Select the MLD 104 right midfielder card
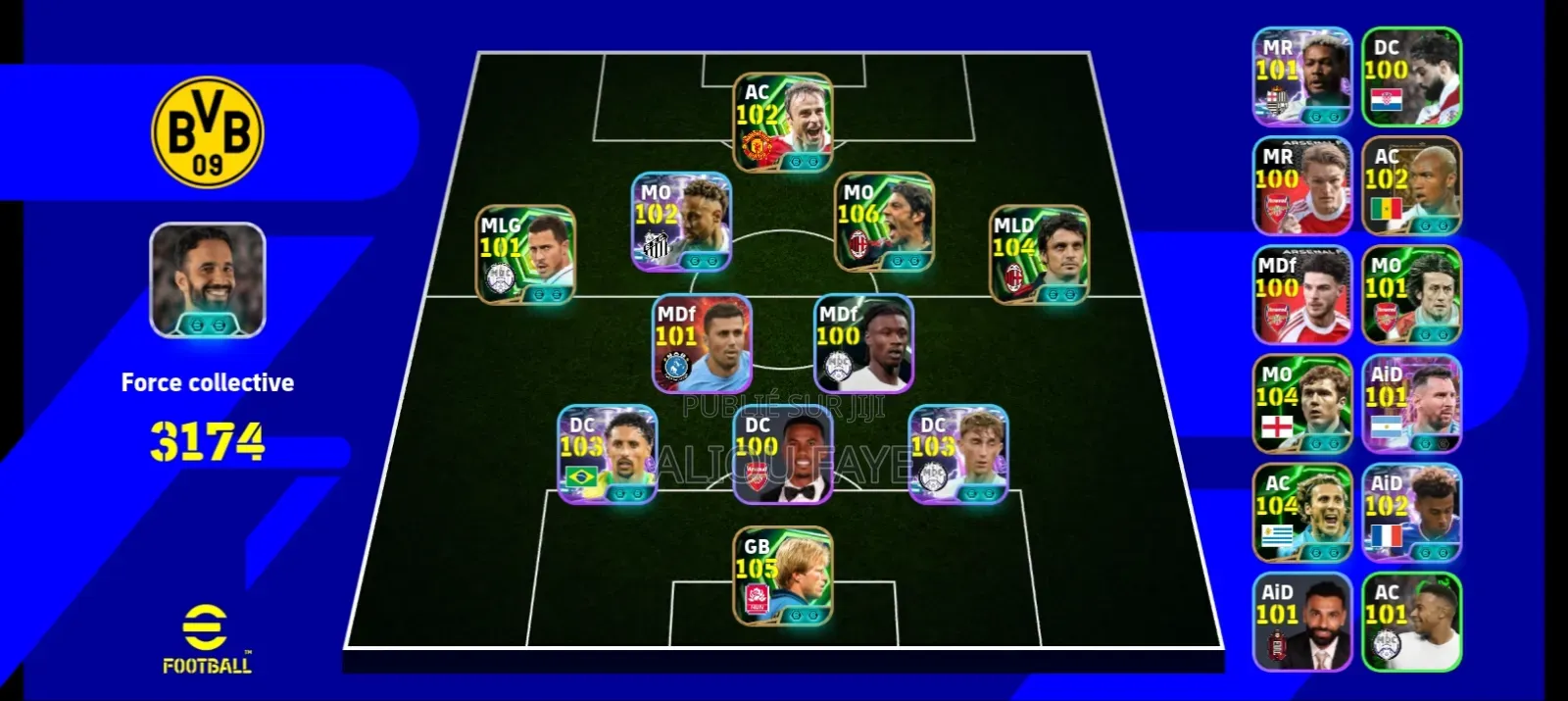 (x=1039, y=255)
